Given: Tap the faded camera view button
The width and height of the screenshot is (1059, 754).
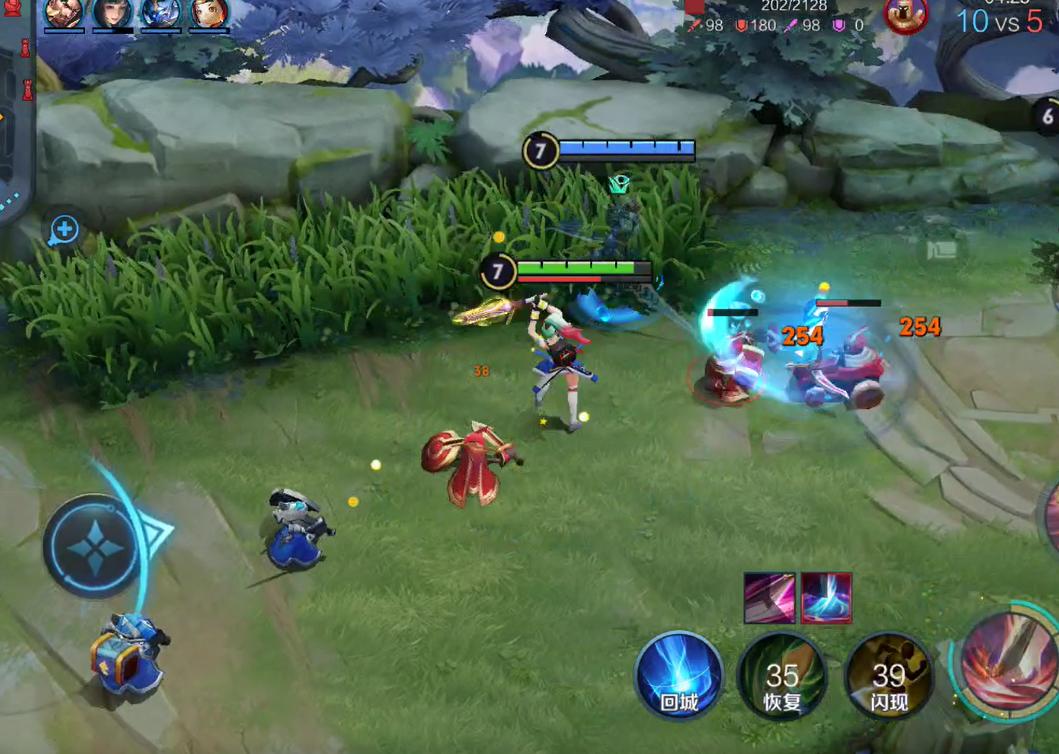Looking at the screenshot, I should 940,248.
